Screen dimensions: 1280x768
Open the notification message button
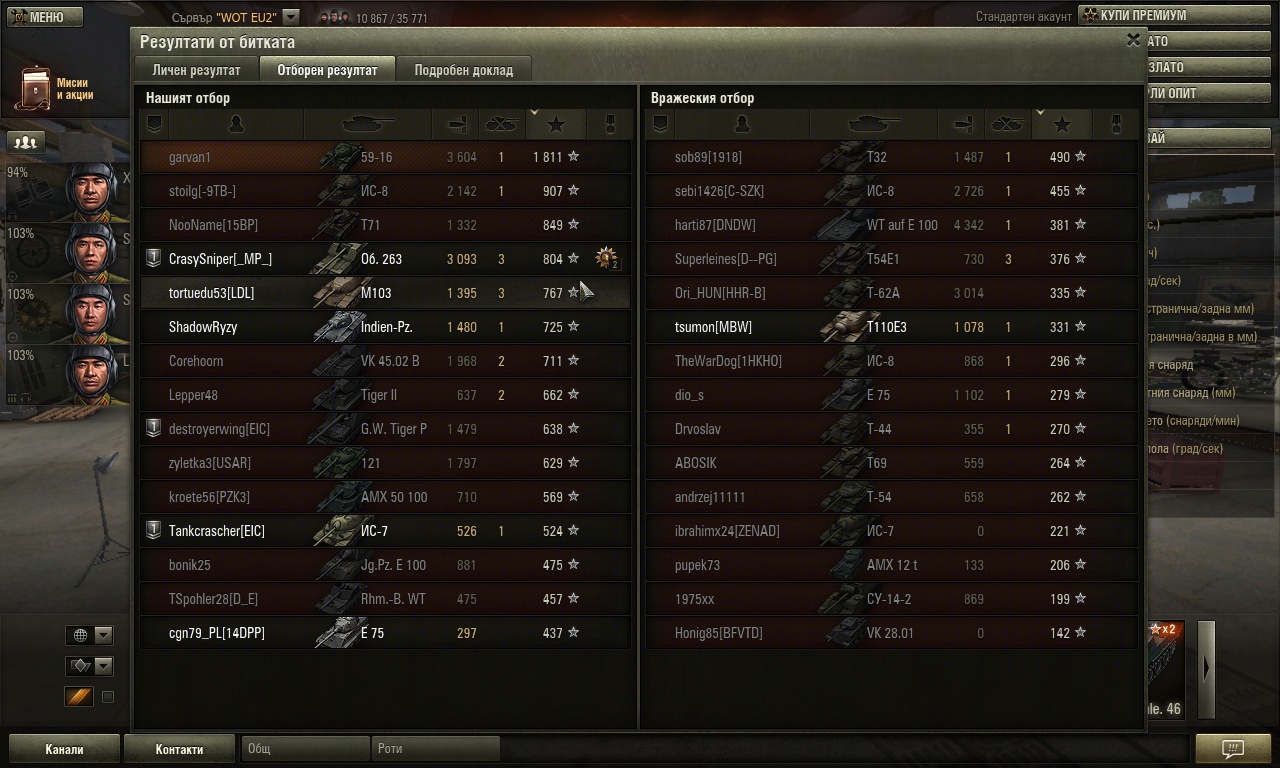click(x=1232, y=749)
